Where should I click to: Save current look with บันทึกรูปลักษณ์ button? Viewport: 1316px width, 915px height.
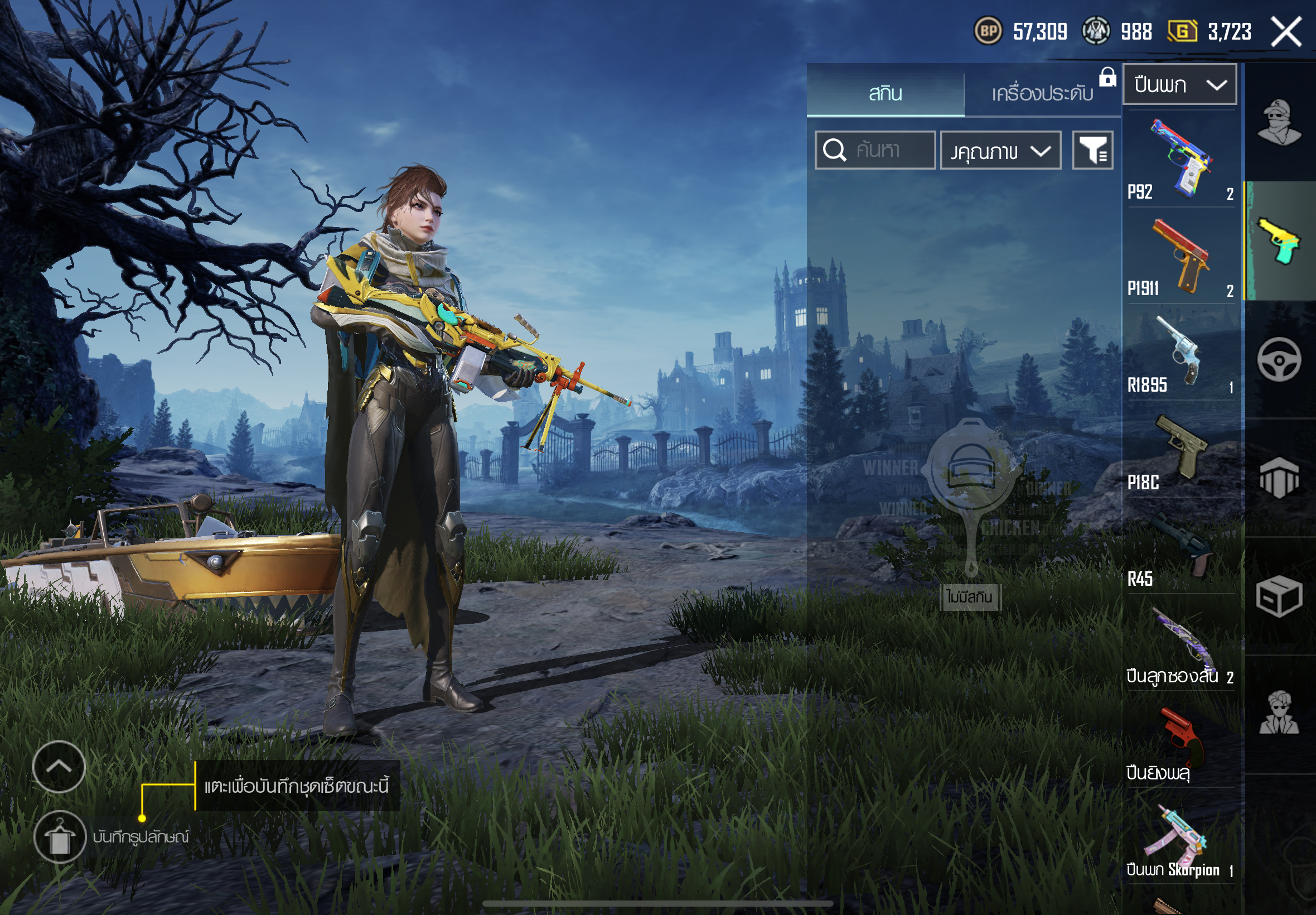(x=60, y=837)
